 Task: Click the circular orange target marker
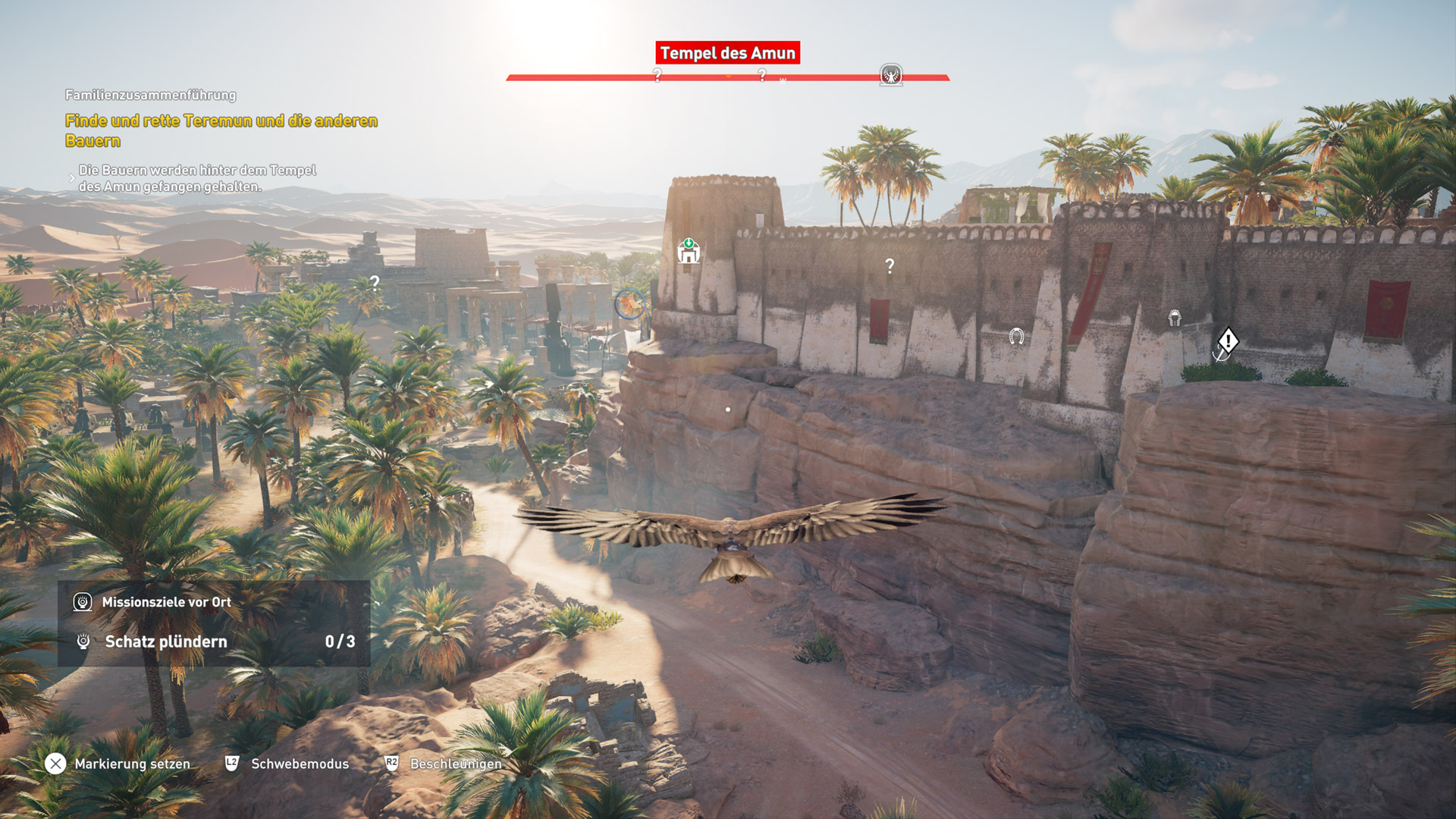pyautogui.click(x=629, y=304)
